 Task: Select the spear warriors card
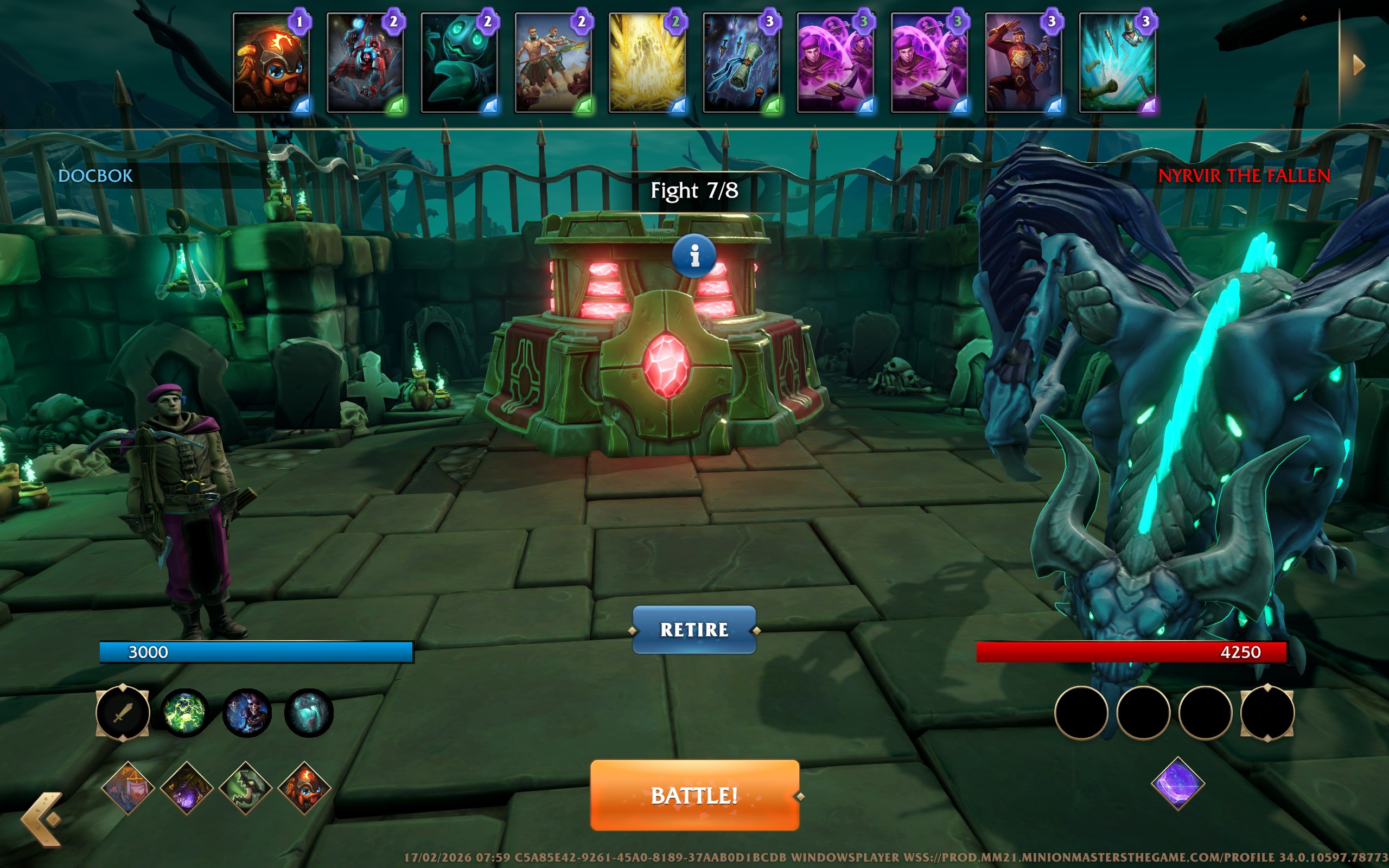(554, 62)
